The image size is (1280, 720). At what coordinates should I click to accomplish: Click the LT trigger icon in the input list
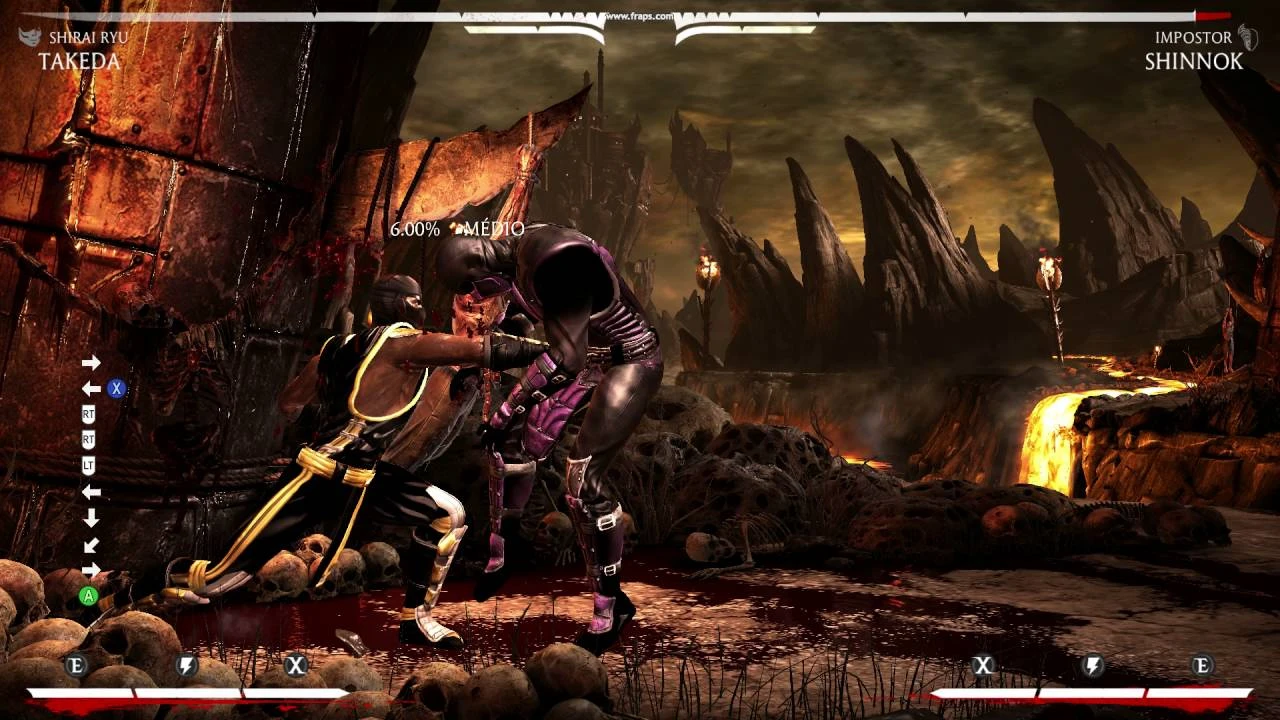[90, 462]
